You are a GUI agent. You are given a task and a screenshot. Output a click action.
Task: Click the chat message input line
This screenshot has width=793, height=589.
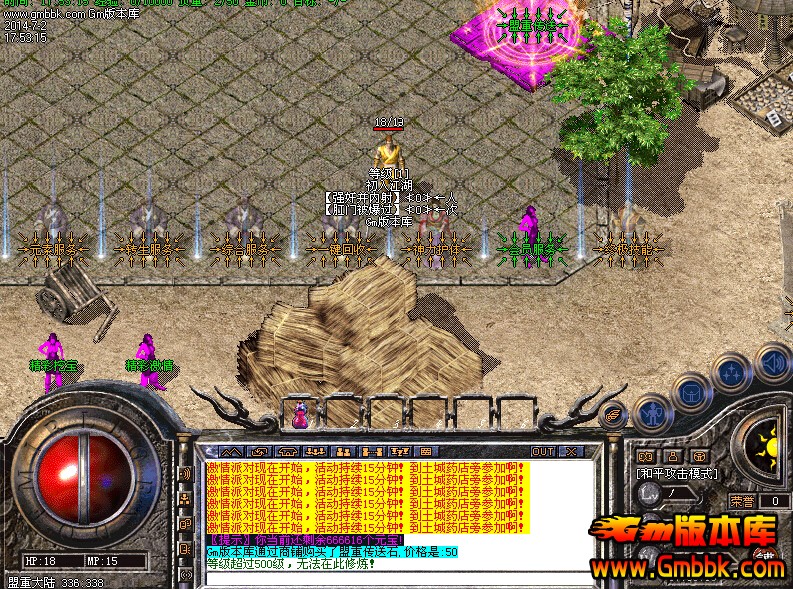[400, 578]
